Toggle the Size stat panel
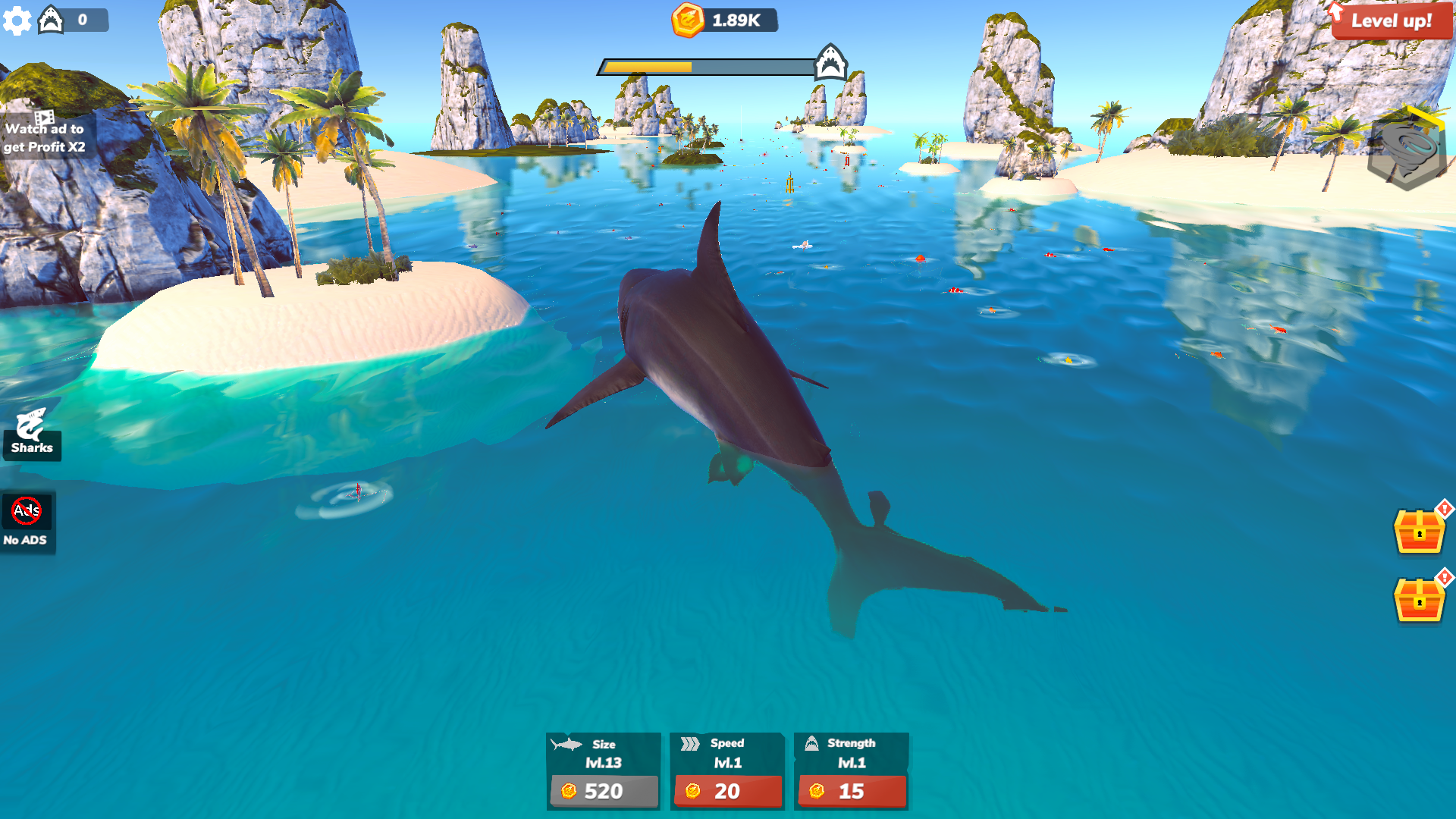This screenshot has height=819, width=1456. coord(603,753)
